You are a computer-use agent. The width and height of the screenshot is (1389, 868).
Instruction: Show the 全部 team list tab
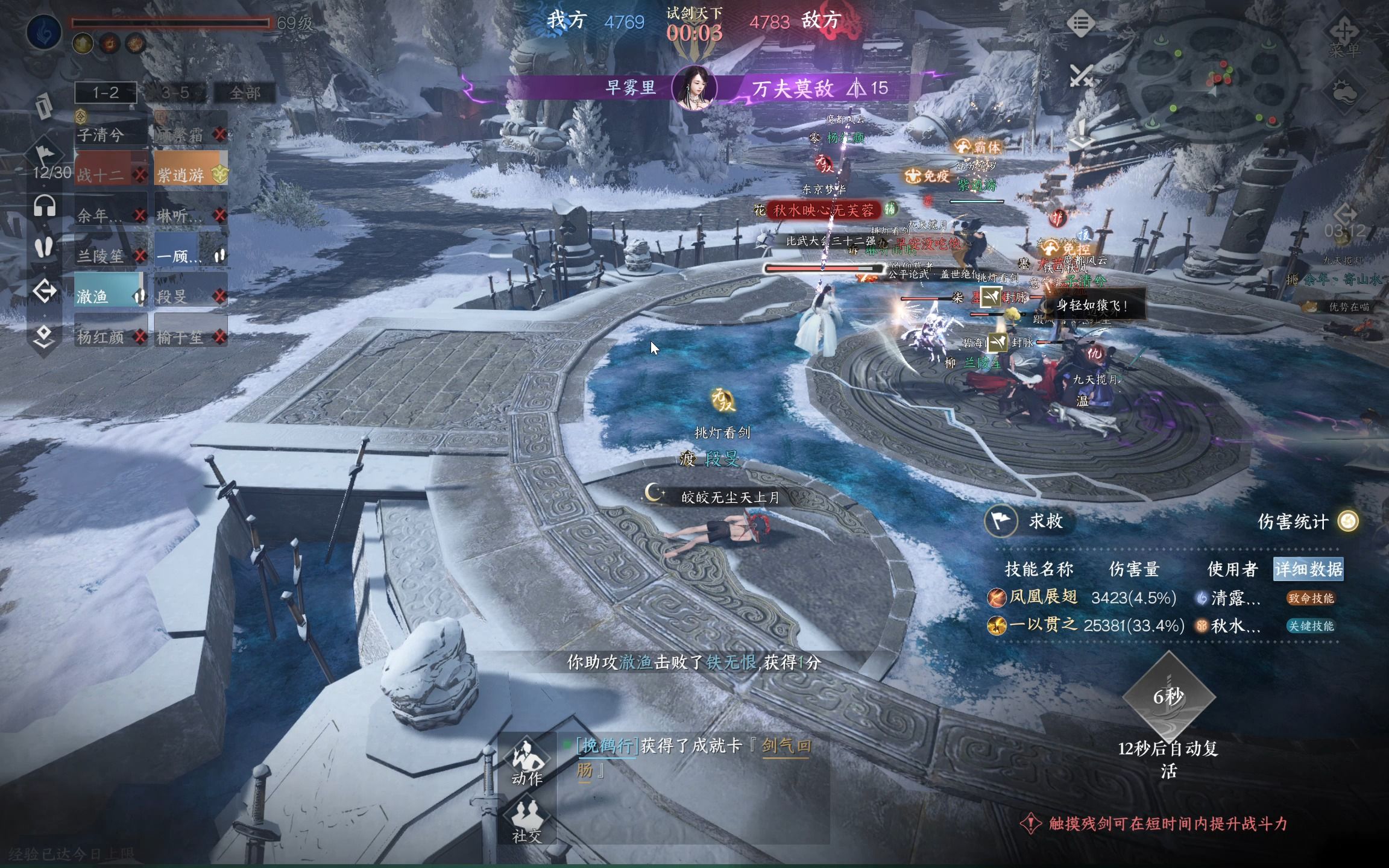[x=245, y=92]
